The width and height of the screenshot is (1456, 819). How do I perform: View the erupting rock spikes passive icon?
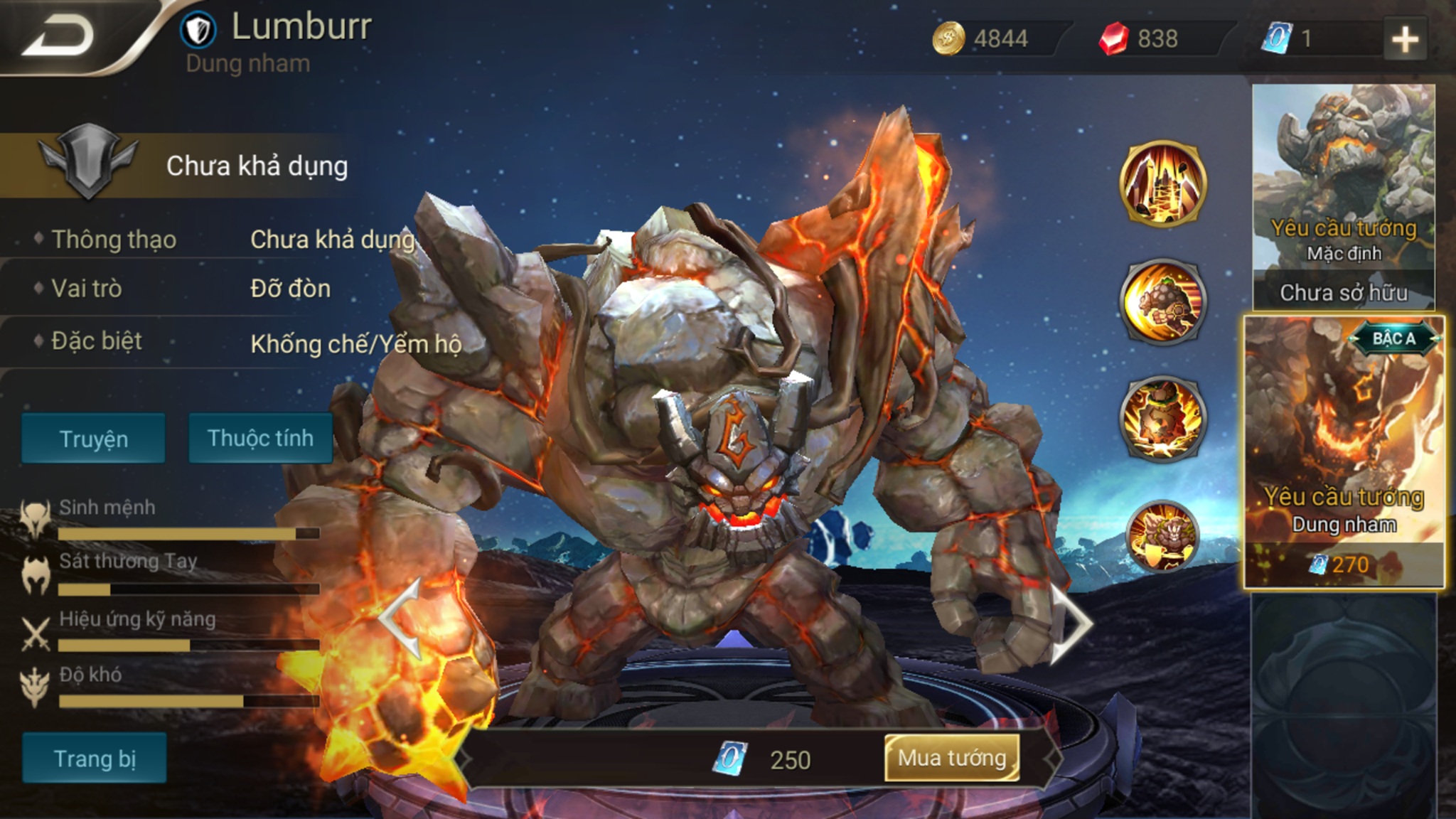pyautogui.click(x=1163, y=183)
